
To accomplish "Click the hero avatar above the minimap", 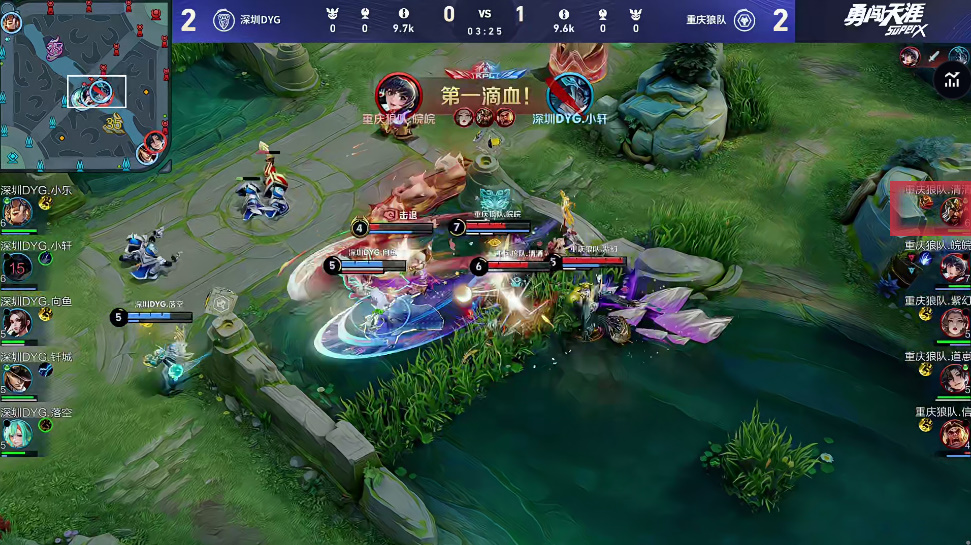I will pos(13,22).
